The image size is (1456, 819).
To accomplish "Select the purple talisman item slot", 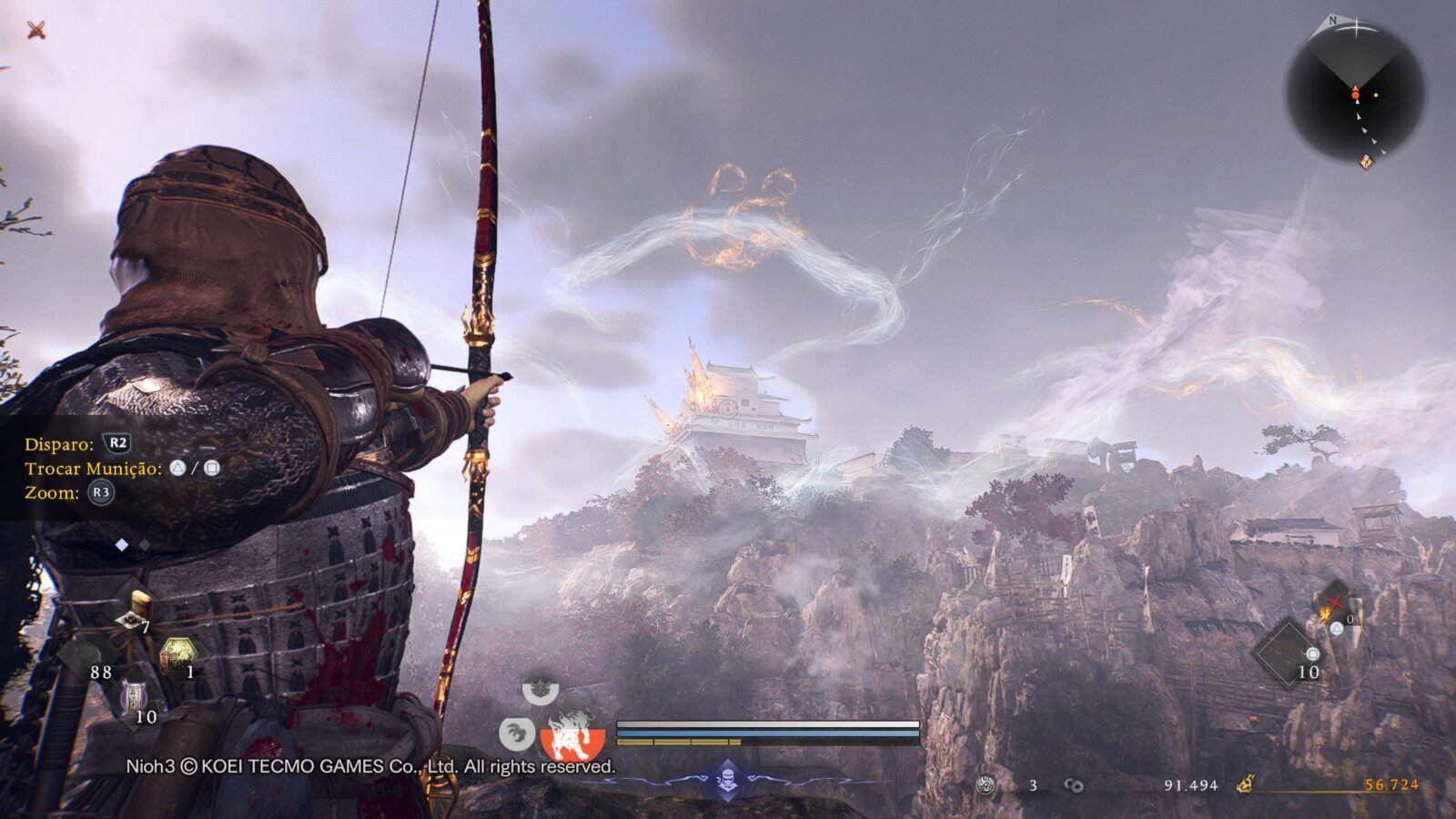I will pos(135,698).
